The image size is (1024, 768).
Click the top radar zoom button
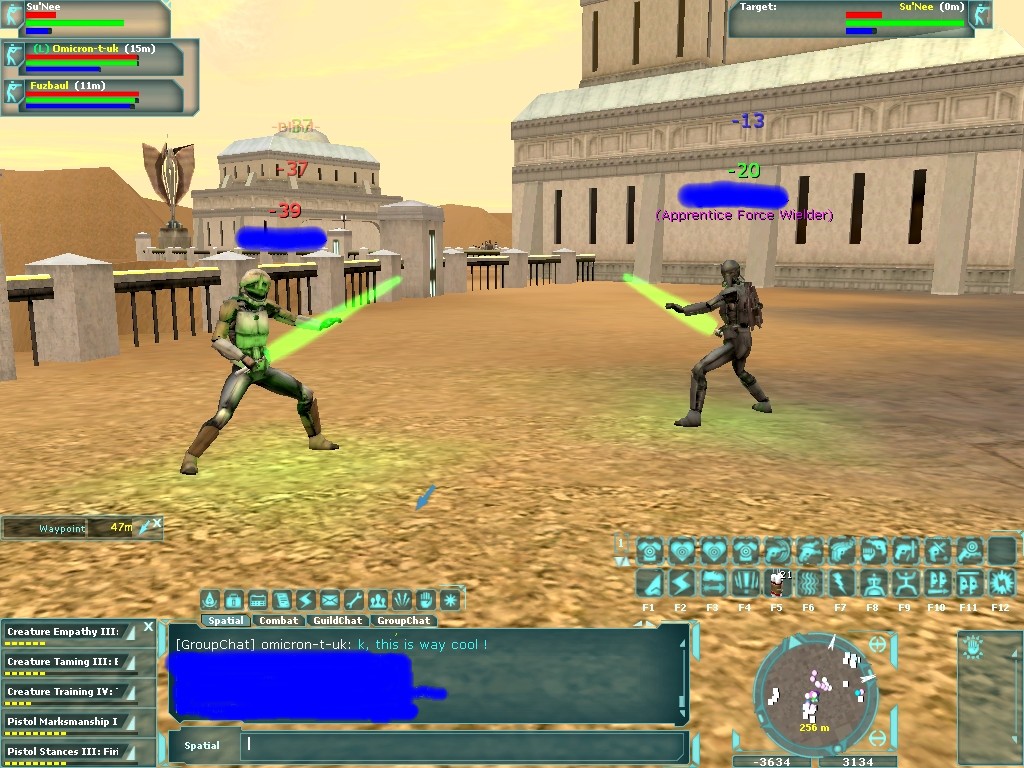click(877, 645)
